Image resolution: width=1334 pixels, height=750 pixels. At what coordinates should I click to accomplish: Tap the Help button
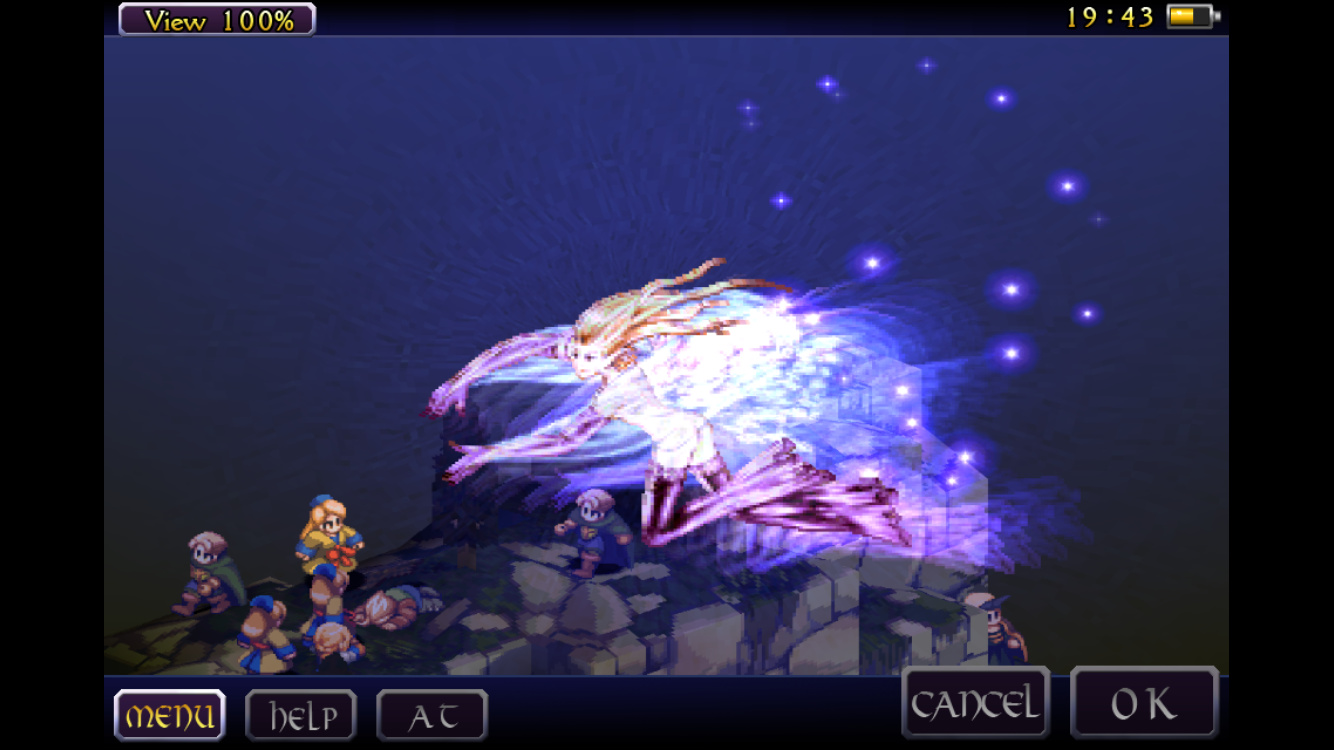301,715
